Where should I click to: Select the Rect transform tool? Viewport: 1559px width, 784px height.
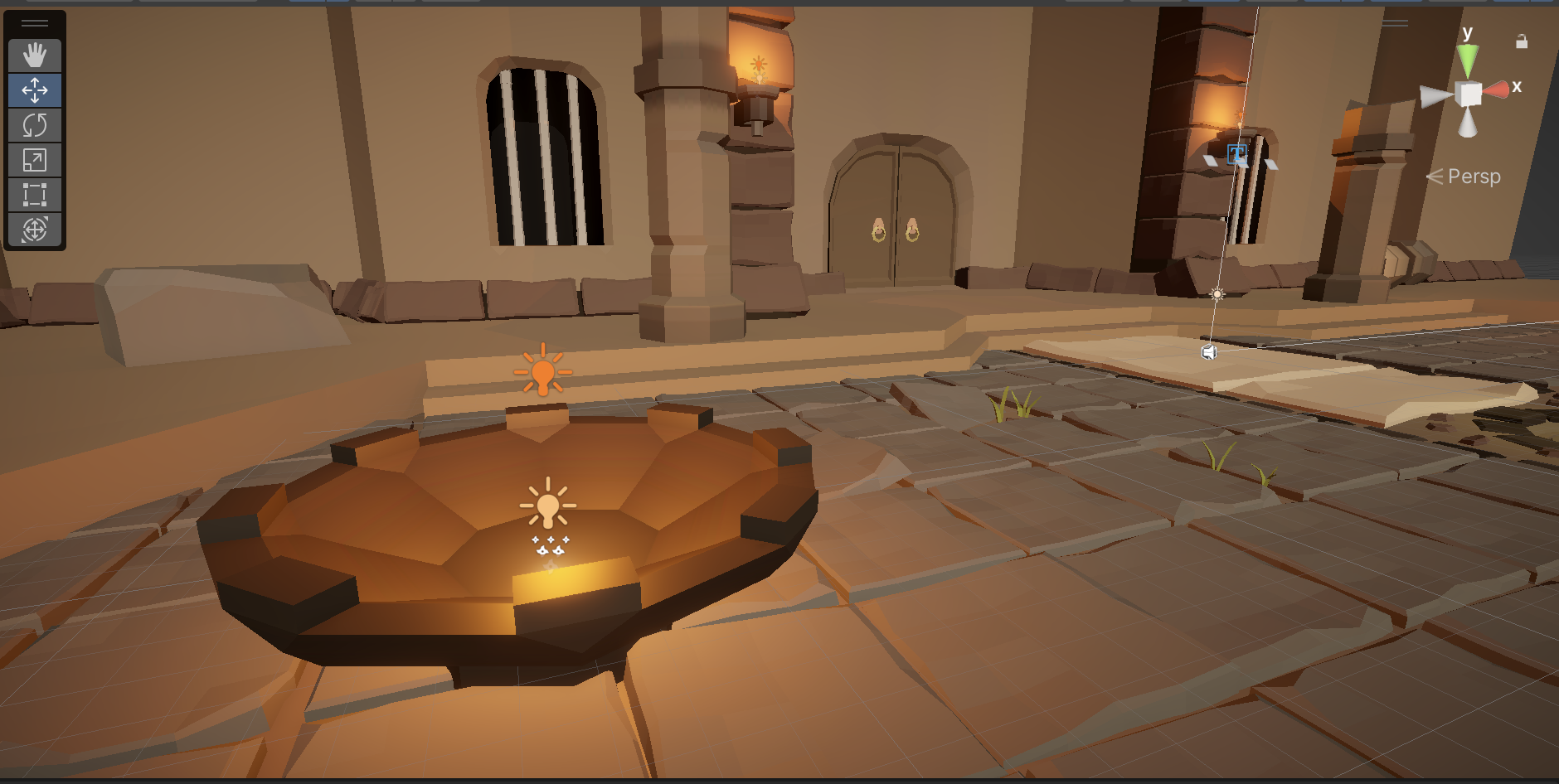point(35,195)
